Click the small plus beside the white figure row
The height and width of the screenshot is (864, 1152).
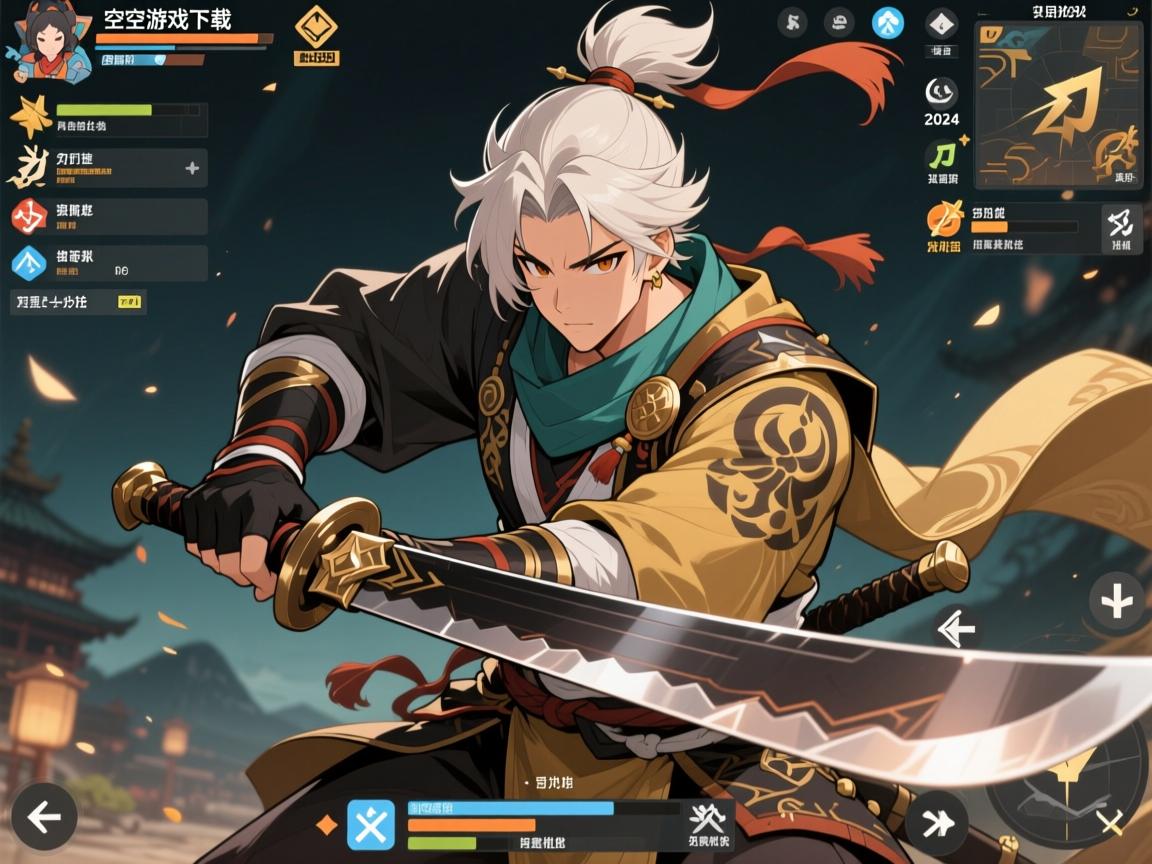click(192, 168)
